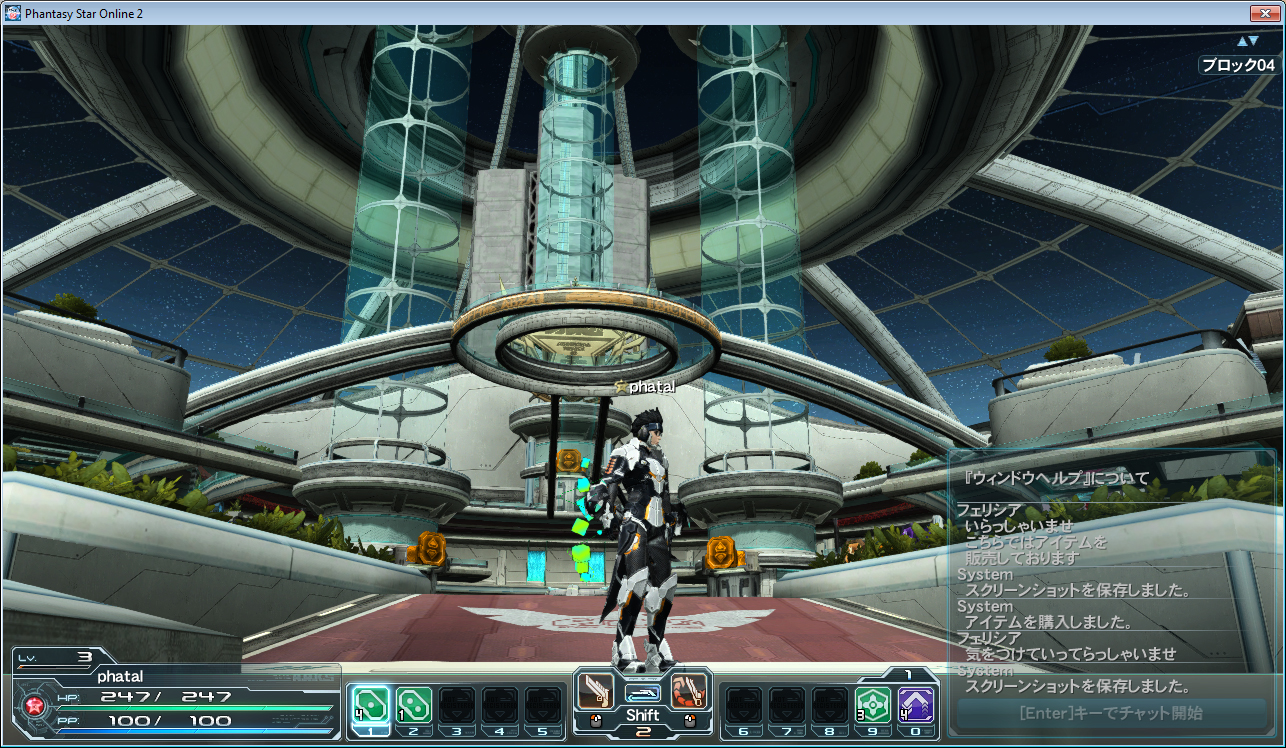Click the handgun icon in the weapon palette

(597, 691)
